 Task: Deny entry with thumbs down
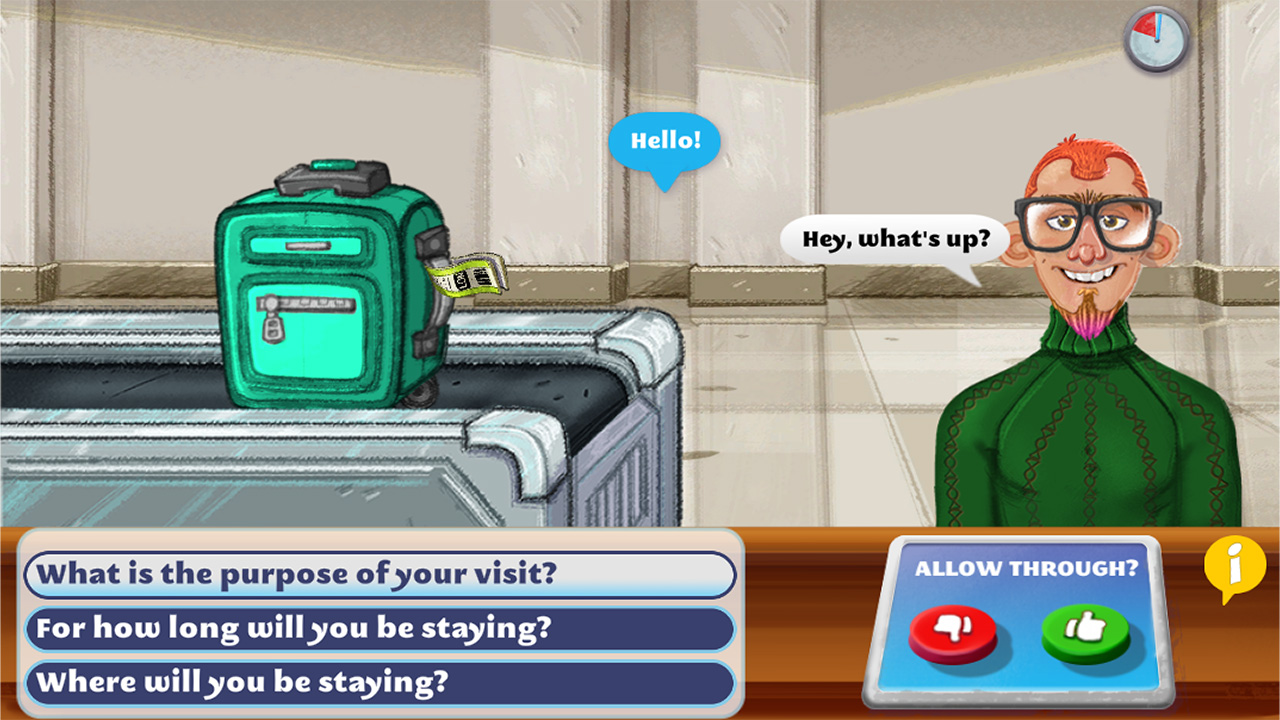(x=953, y=630)
